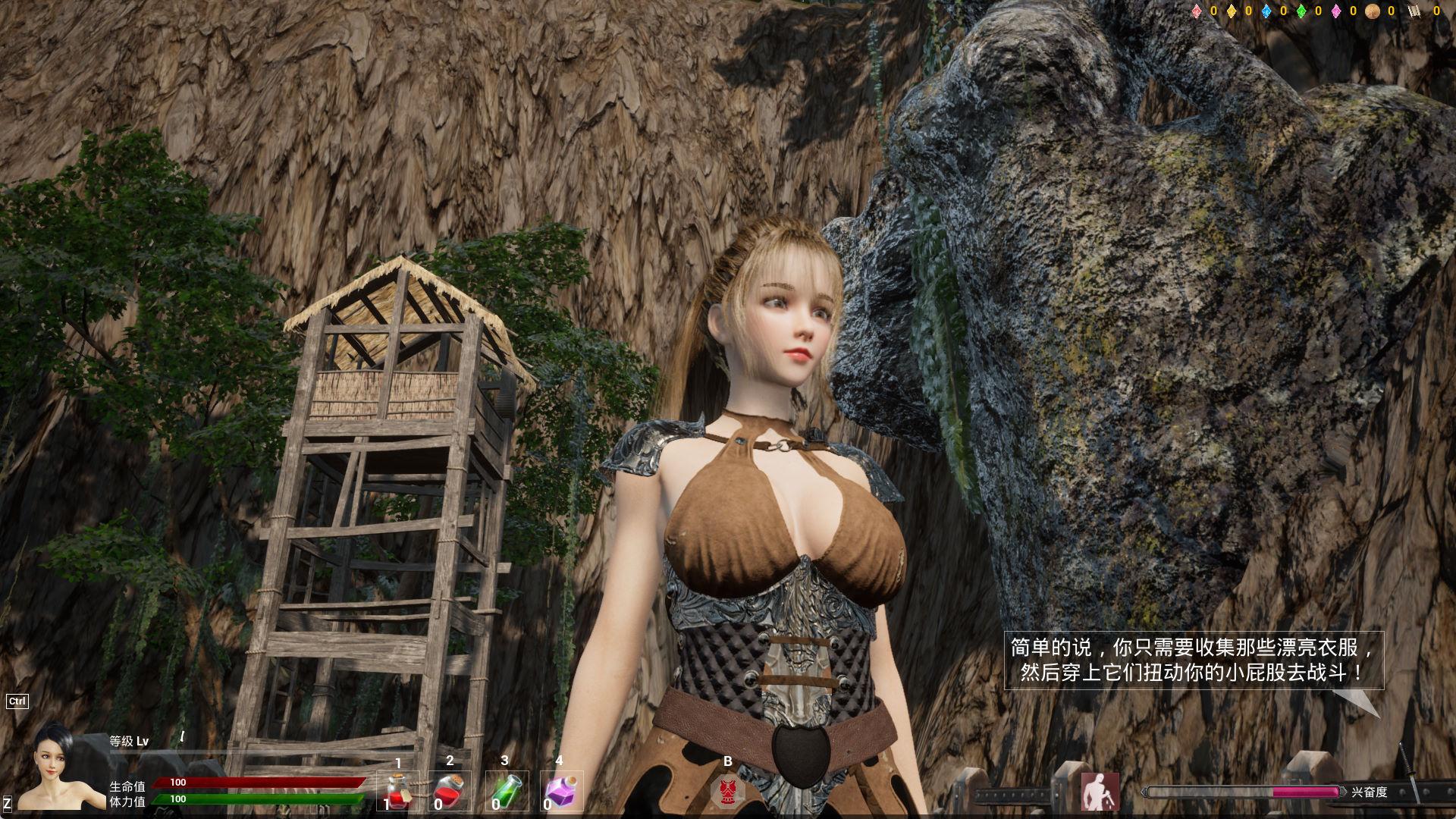
Task: Use the round red flask in slot 2
Action: click(450, 791)
